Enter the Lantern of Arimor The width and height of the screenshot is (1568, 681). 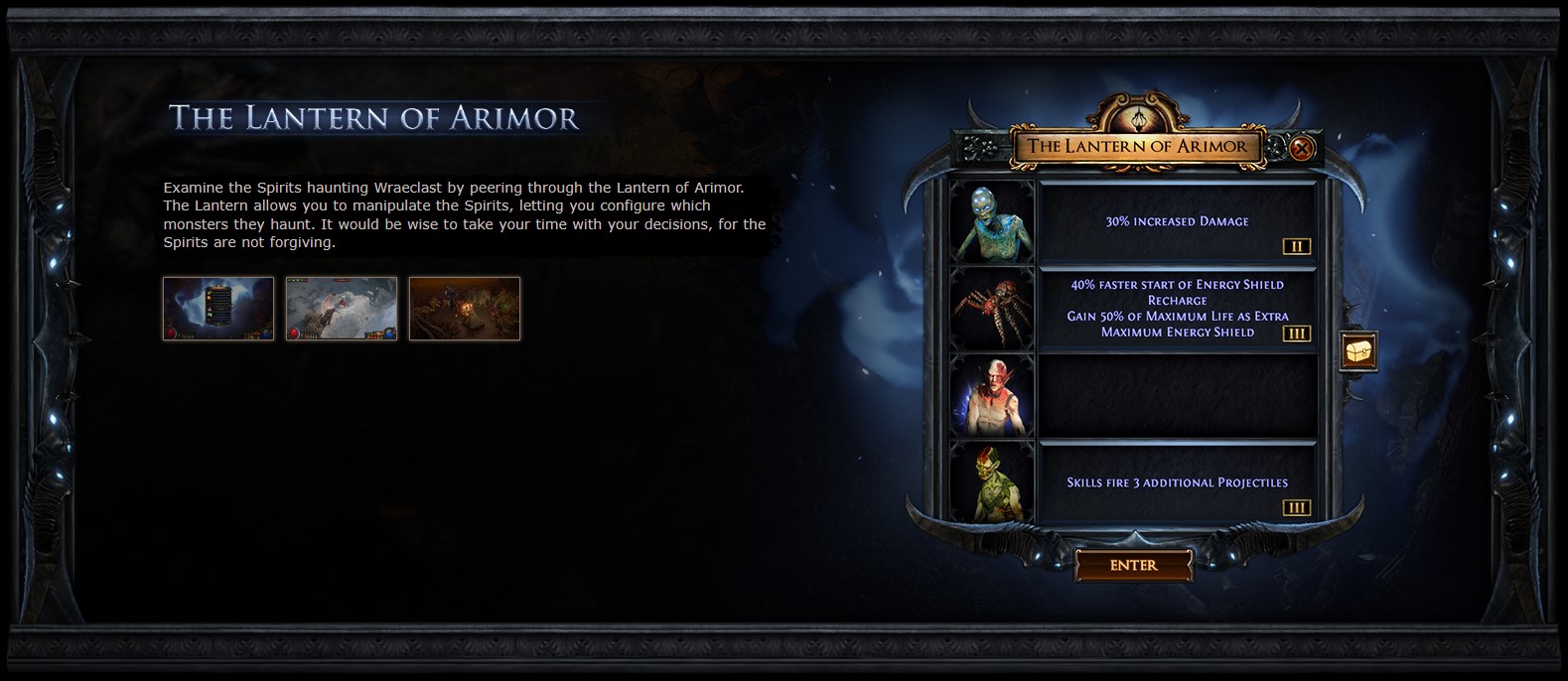click(1133, 565)
